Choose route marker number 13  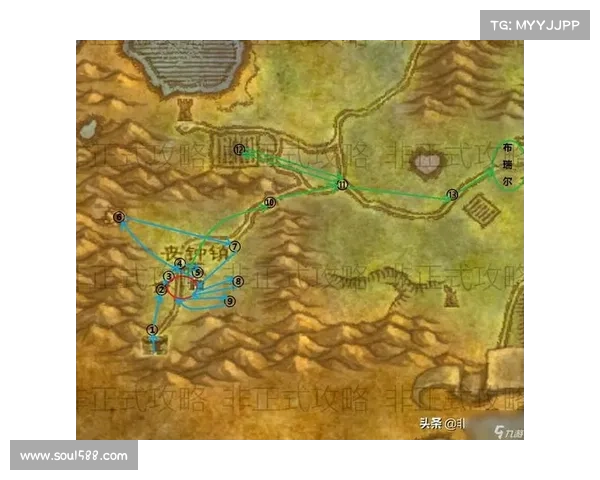click(452, 195)
